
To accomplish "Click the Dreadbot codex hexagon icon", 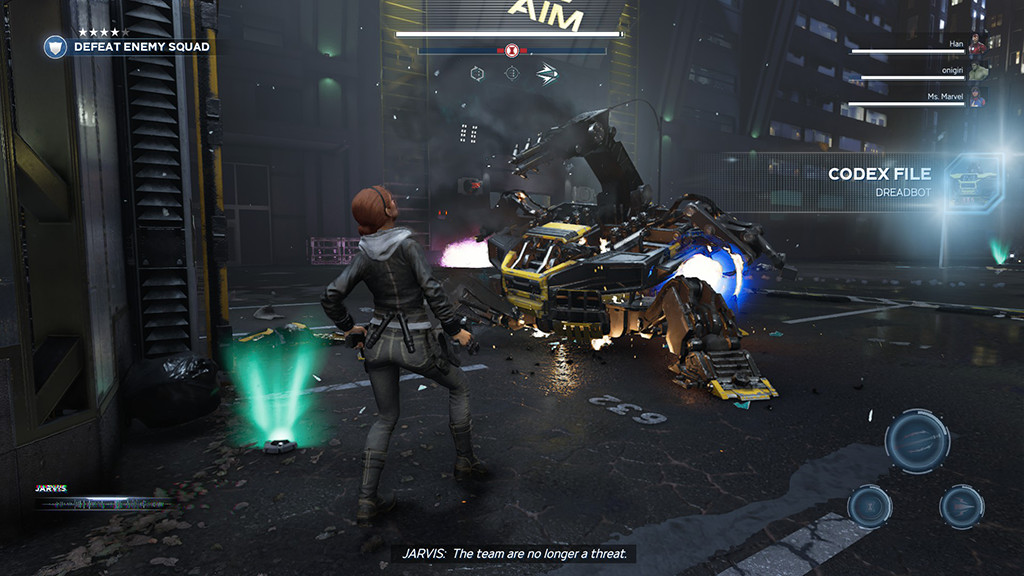I will (973, 182).
